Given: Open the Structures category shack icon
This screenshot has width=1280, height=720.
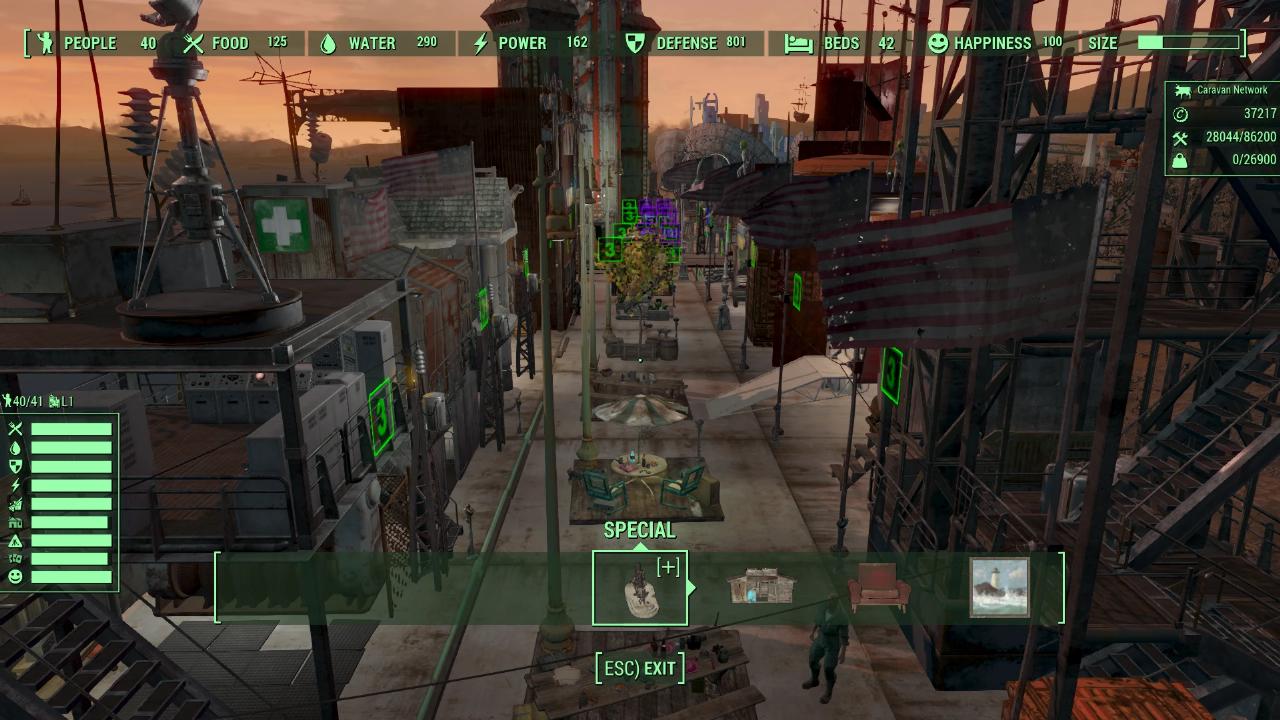Looking at the screenshot, I should tap(760, 588).
